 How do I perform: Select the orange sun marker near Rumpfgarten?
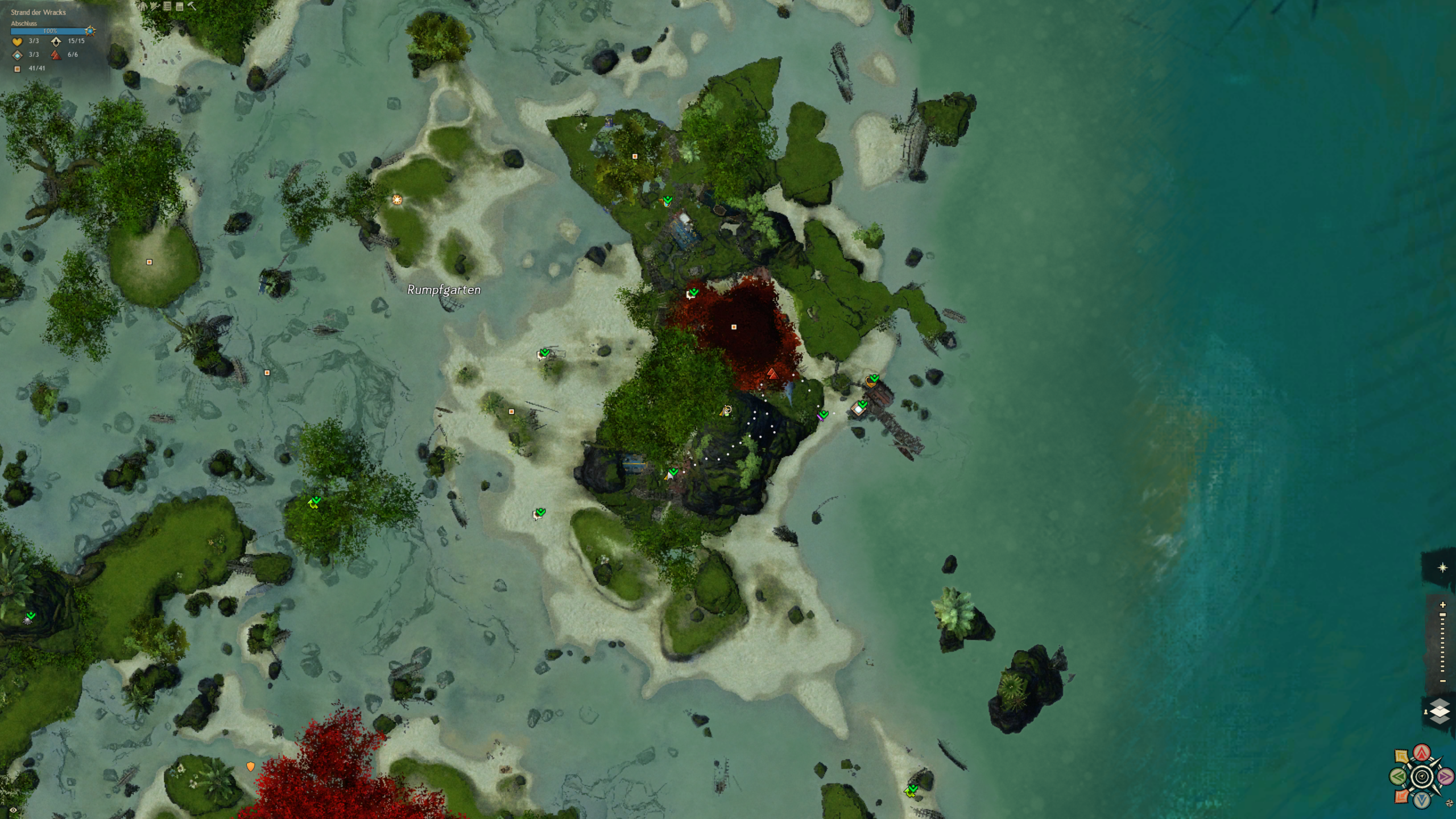397,200
